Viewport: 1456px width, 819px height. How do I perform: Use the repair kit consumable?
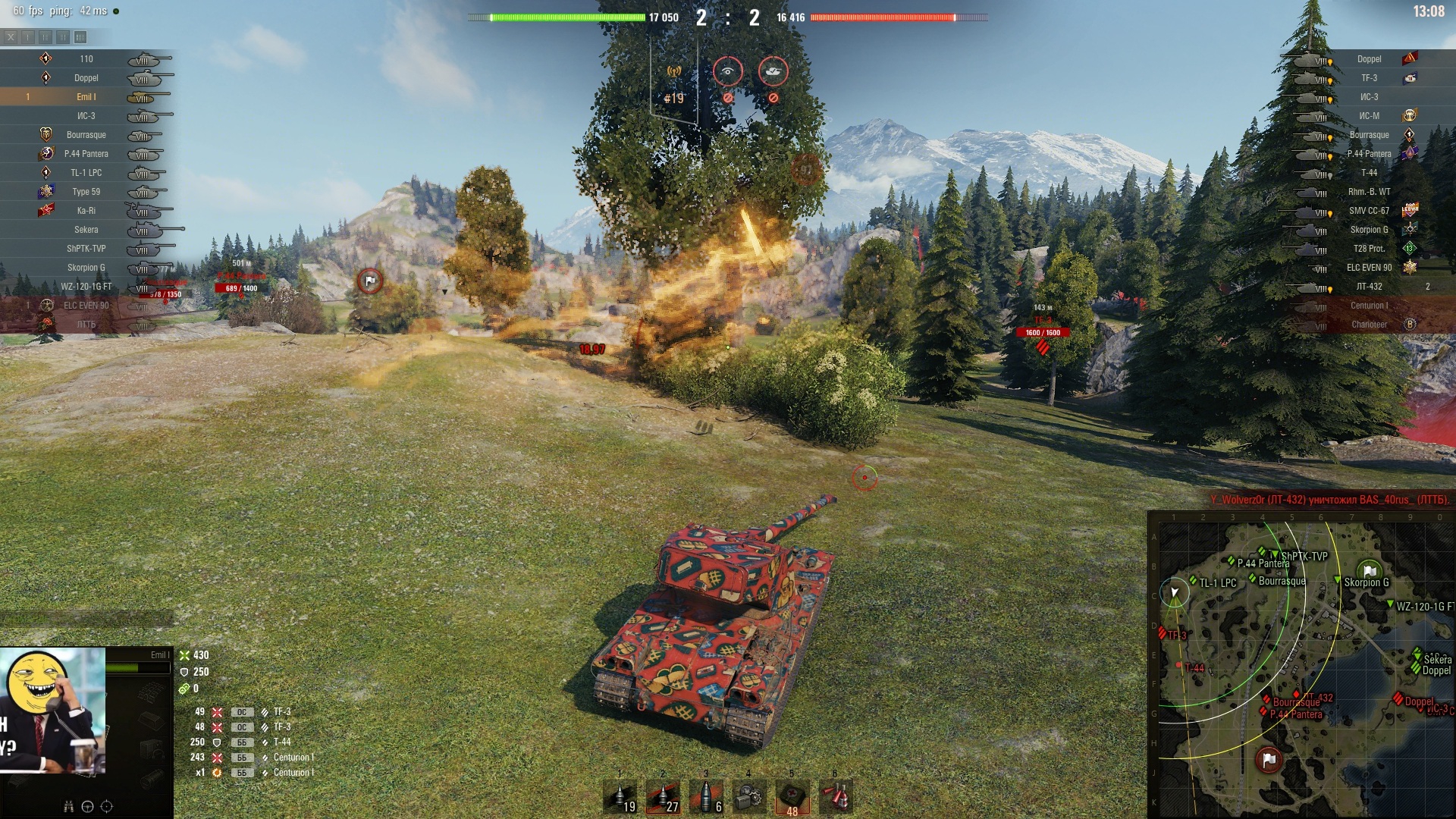click(x=749, y=798)
